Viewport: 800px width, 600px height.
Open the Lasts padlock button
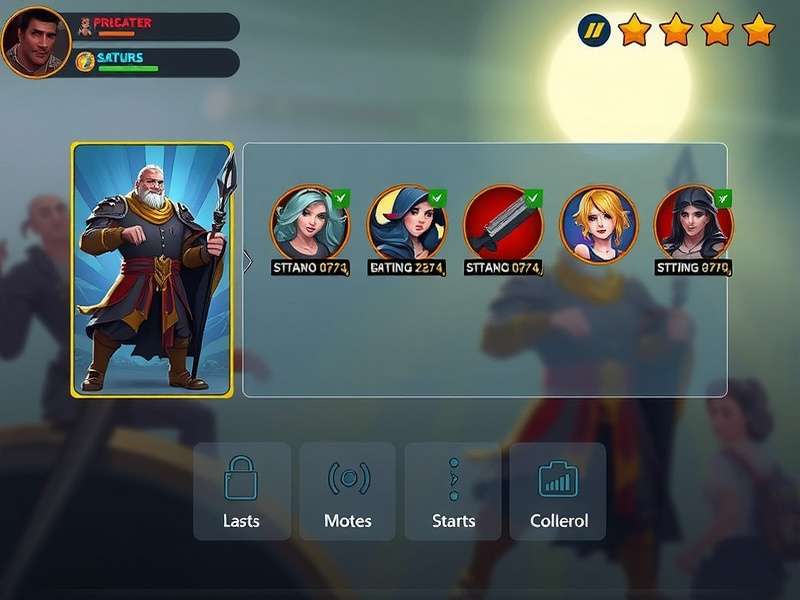pyautogui.click(x=242, y=491)
